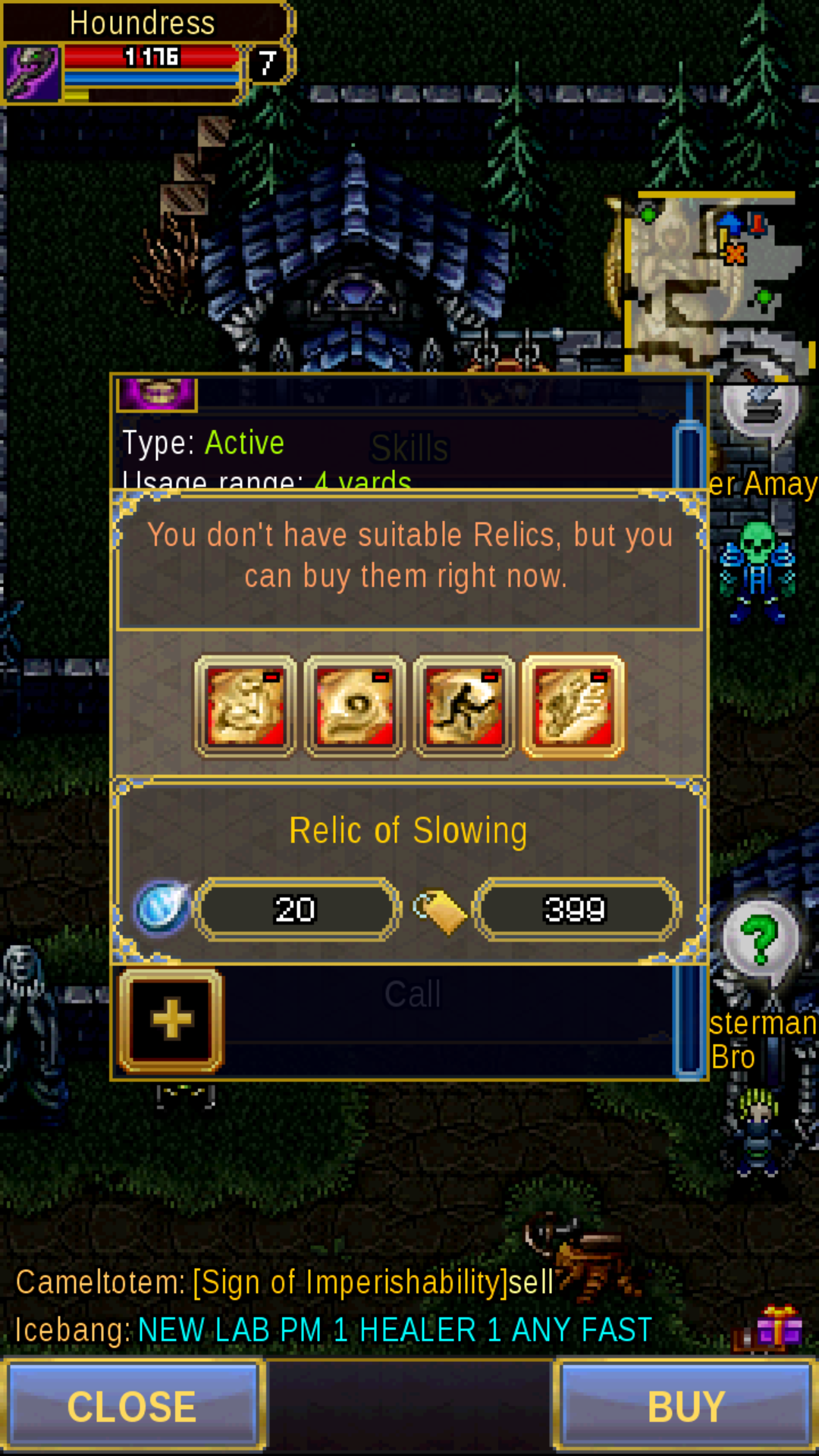Open the gift box icon
Image resolution: width=819 pixels, height=1456 pixels.
click(777, 1329)
